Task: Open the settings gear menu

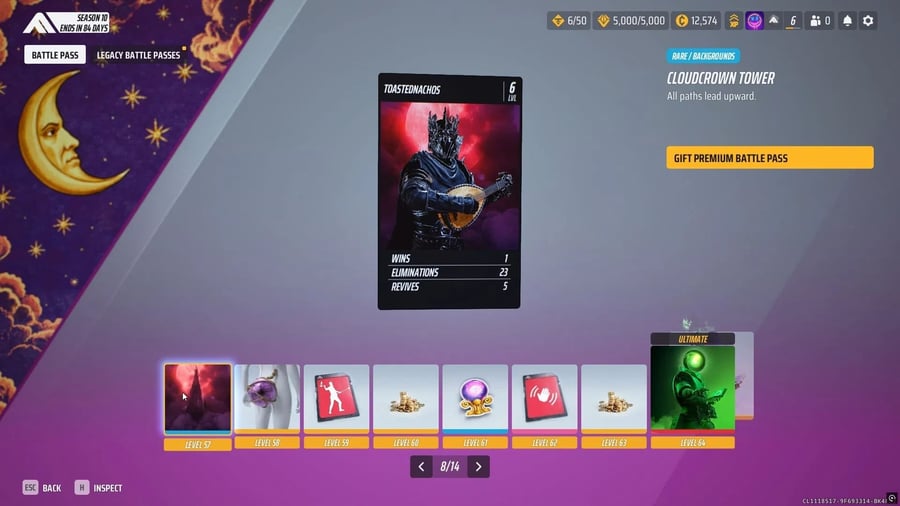Action: (868, 21)
